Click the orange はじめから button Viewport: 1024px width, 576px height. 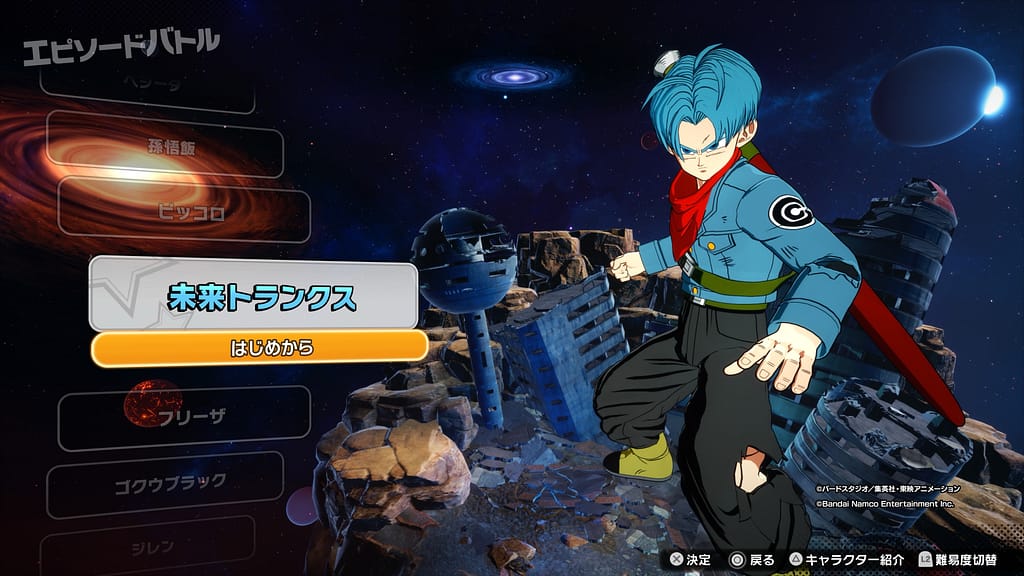(259, 348)
